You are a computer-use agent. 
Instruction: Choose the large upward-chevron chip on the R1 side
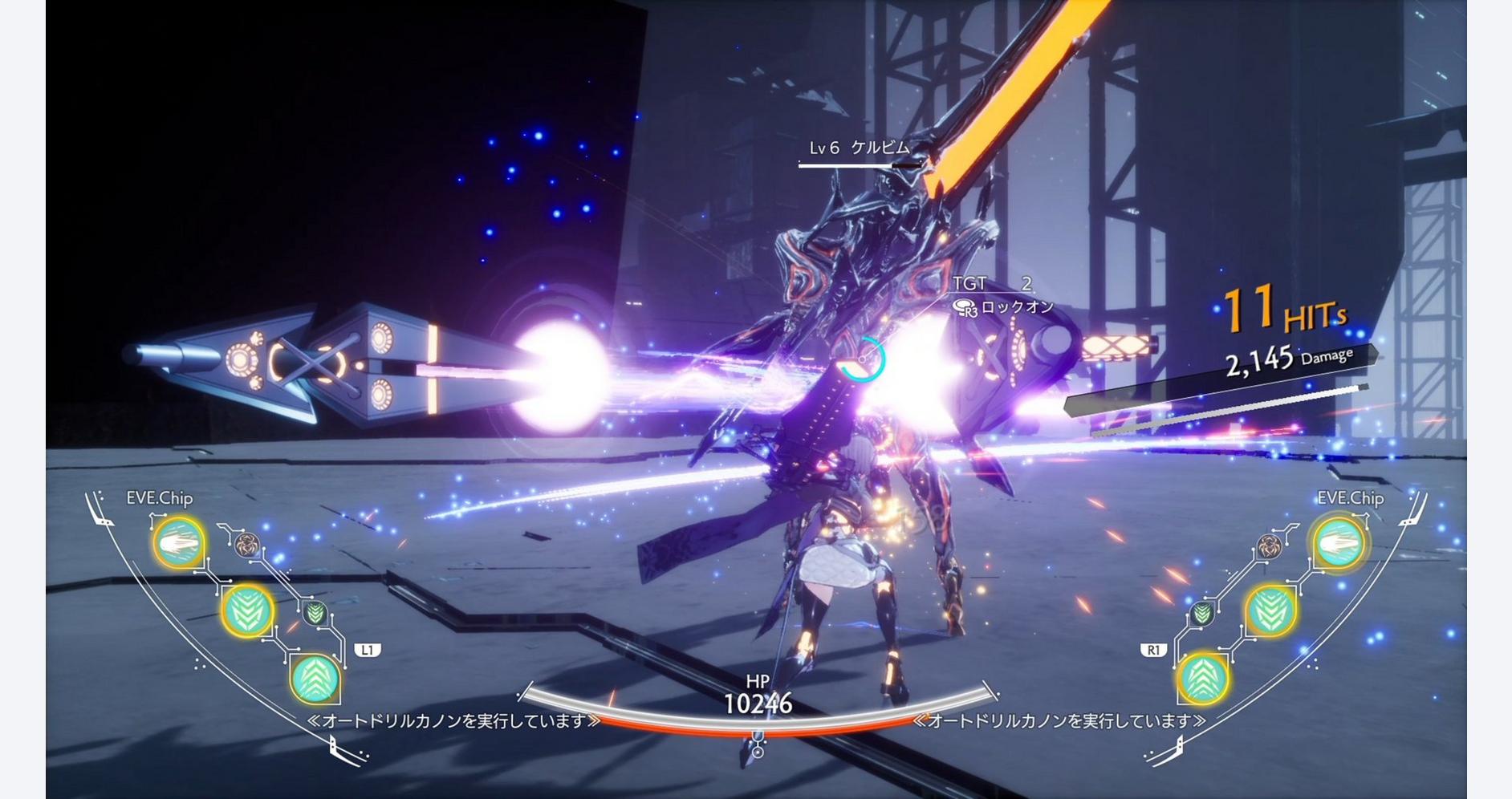click(1202, 679)
